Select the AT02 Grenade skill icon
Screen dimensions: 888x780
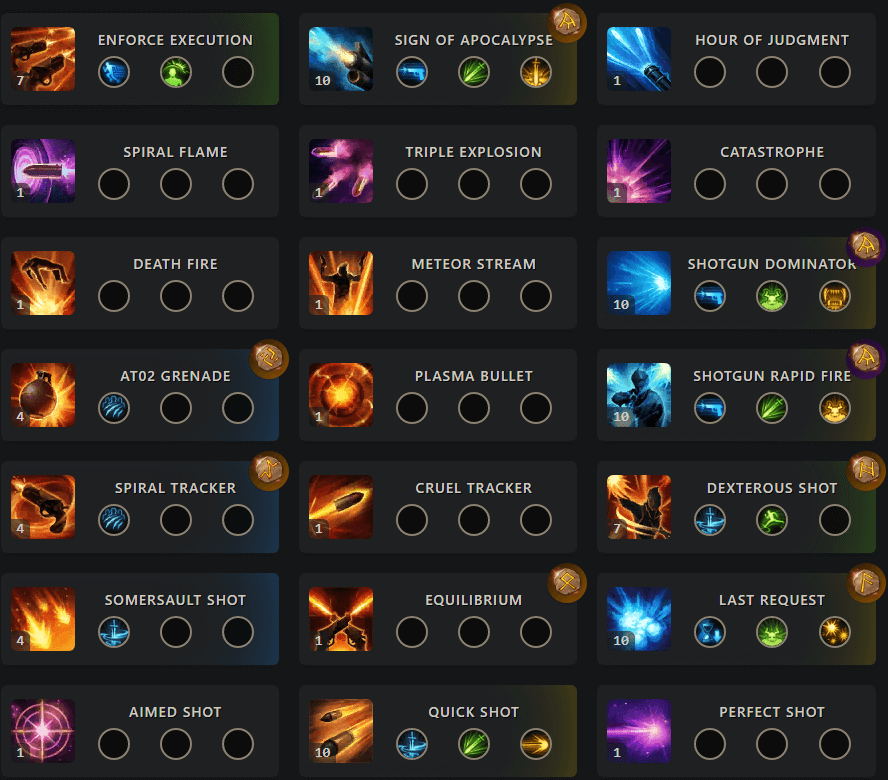coord(43,395)
